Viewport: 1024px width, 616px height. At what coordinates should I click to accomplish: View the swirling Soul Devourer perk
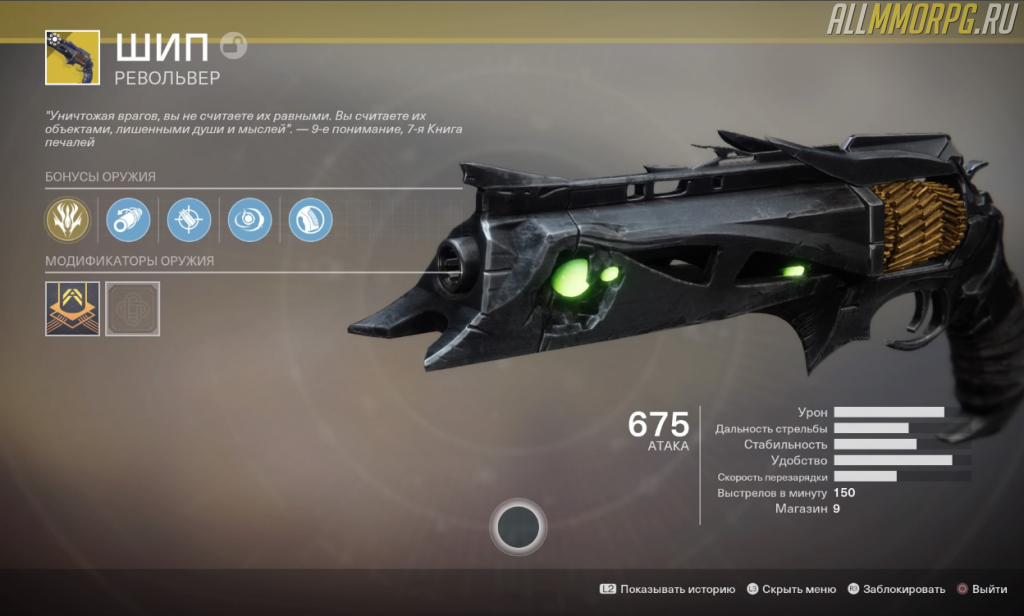click(x=250, y=219)
